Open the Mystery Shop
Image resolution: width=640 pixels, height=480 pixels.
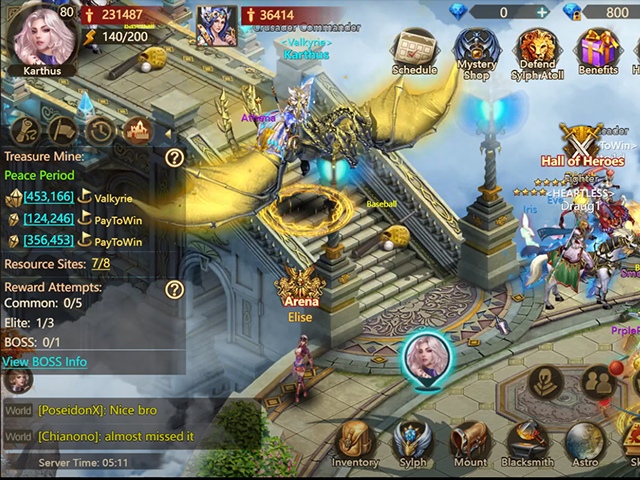point(476,50)
